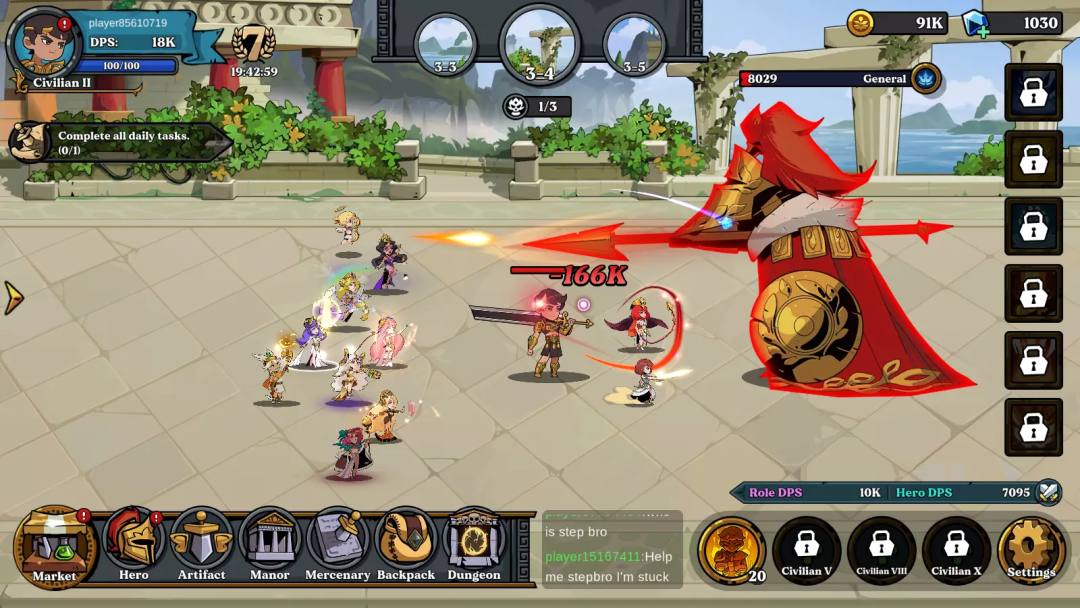This screenshot has height=608, width=1080.
Task: Open the chat box messages
Action: pos(612,549)
